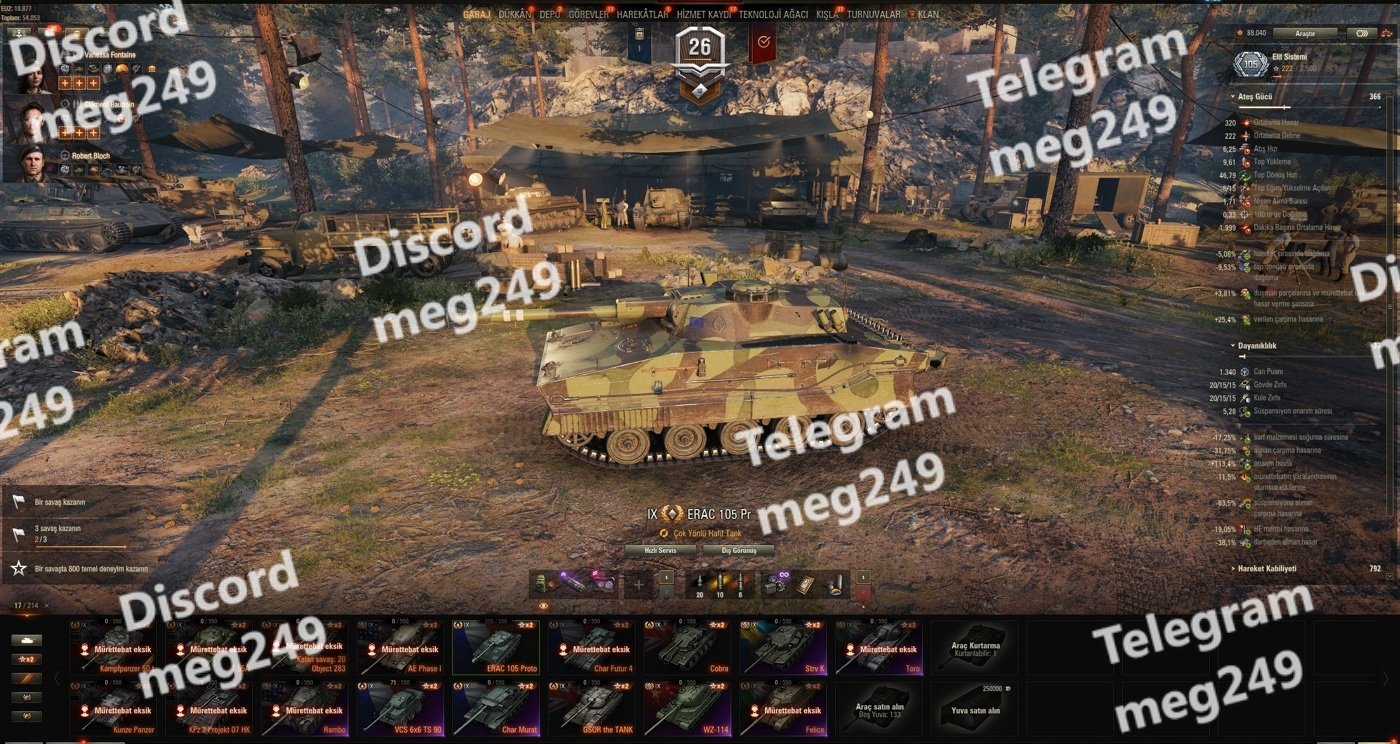Switch to the DEPO tab

click(549, 15)
